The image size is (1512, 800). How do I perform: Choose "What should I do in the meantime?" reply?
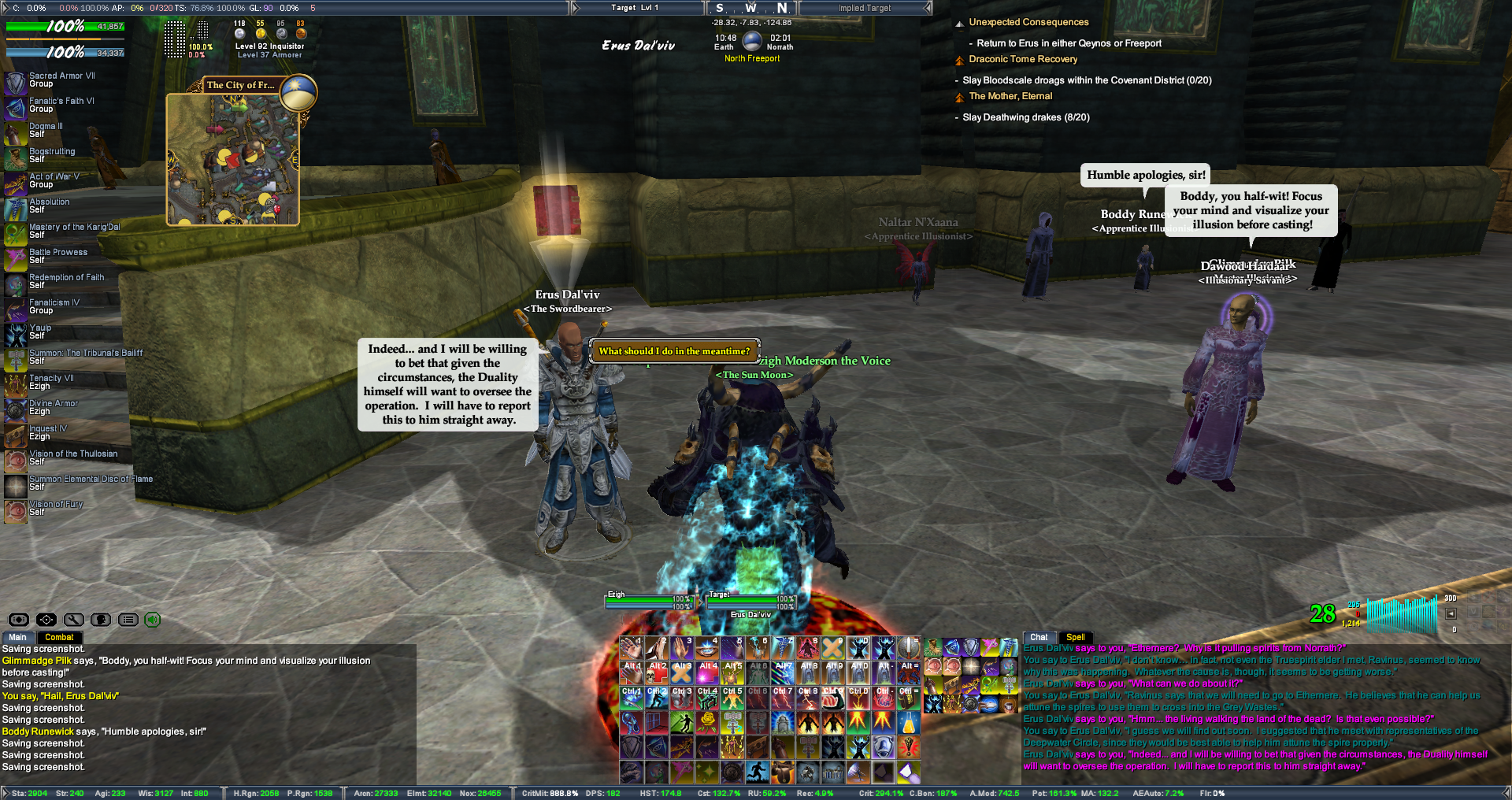point(674,351)
